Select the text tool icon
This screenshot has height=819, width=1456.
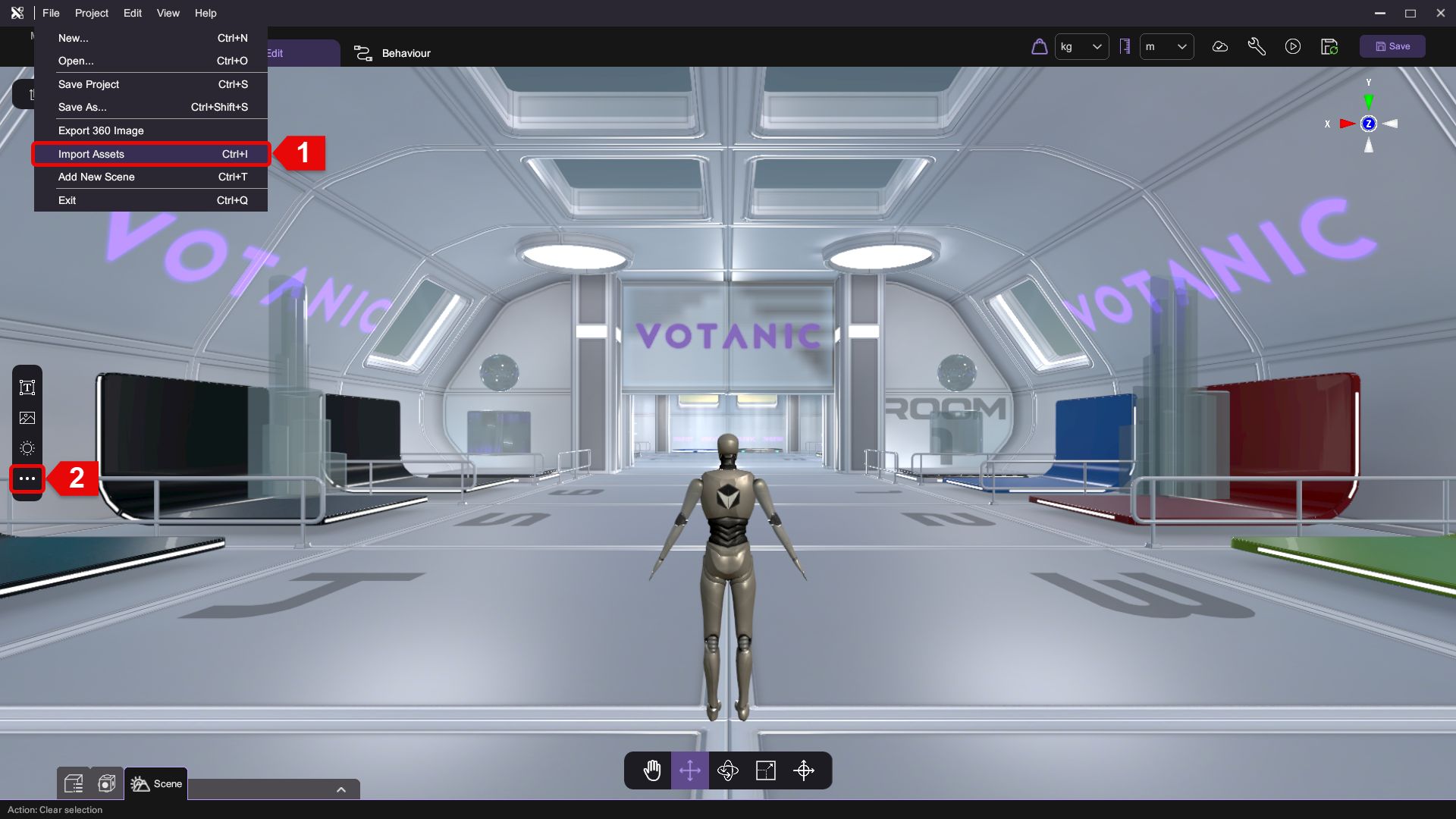coord(27,388)
